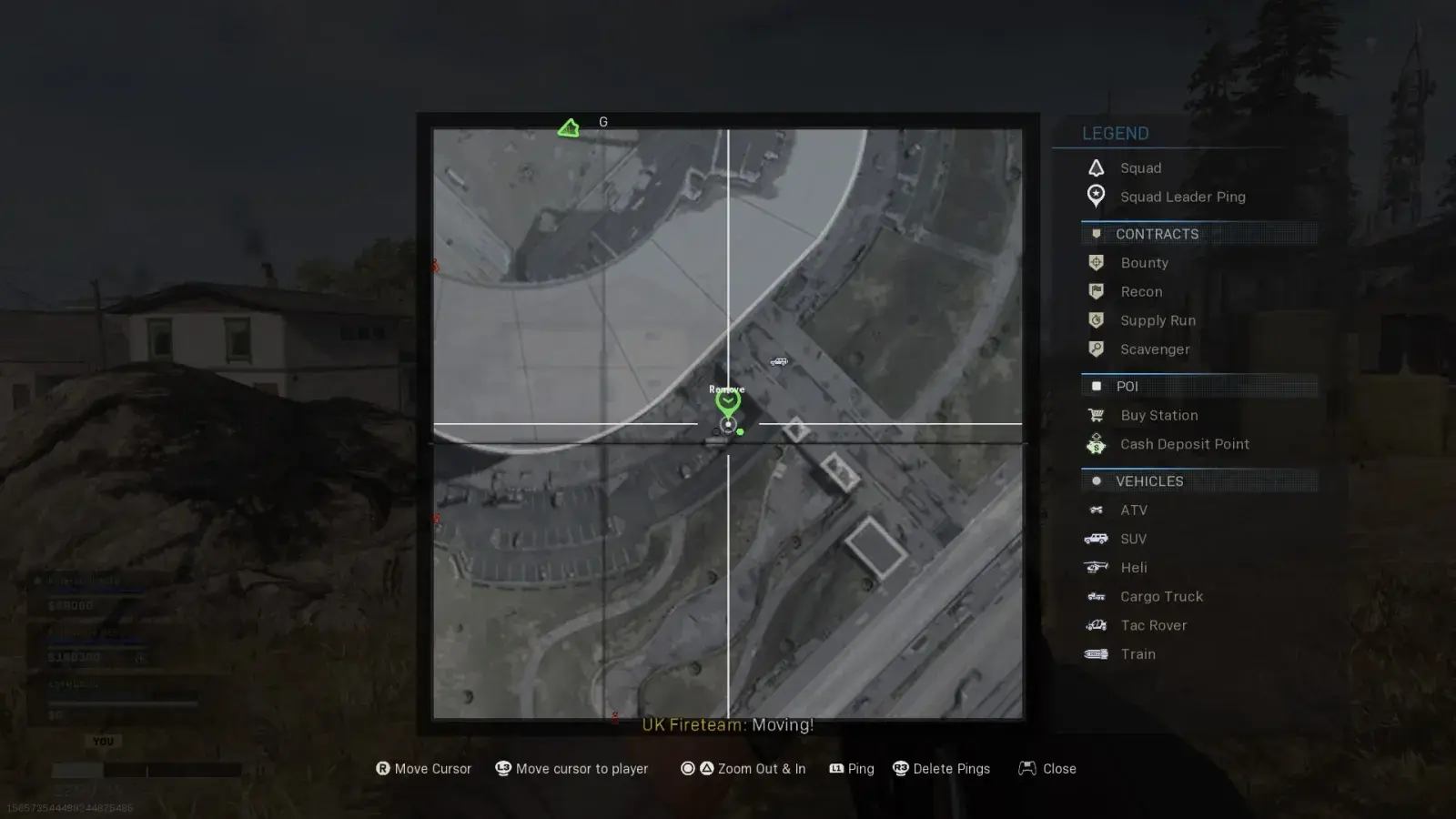Pick the Recon contract legend entry
The image size is (1456, 819).
1141,292
